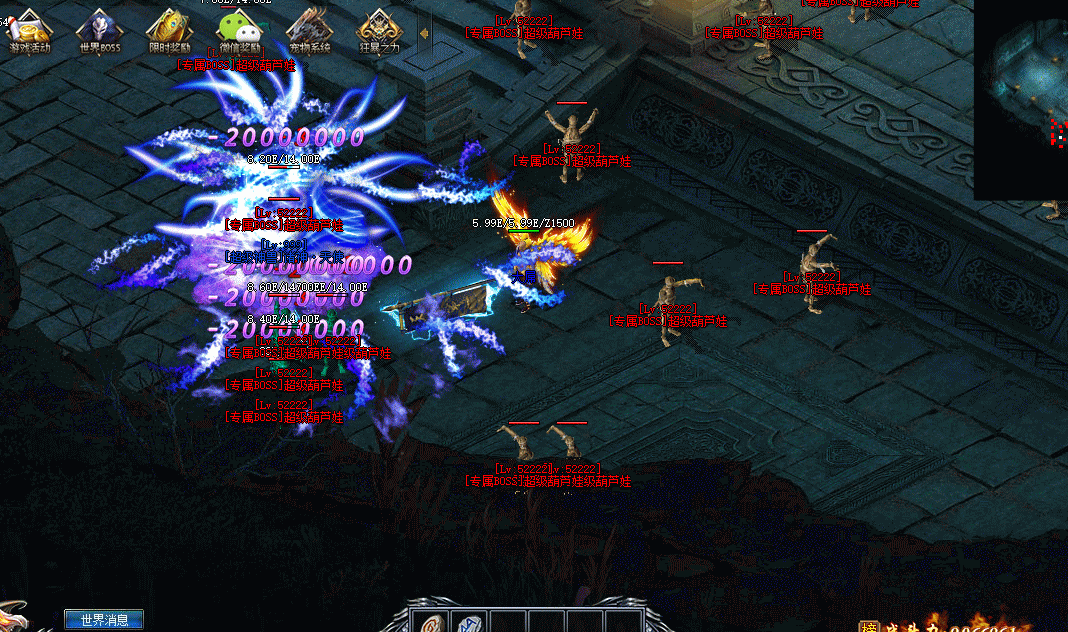Claim the 限时奖励 timed reward
The height and width of the screenshot is (632, 1068).
coord(168,30)
